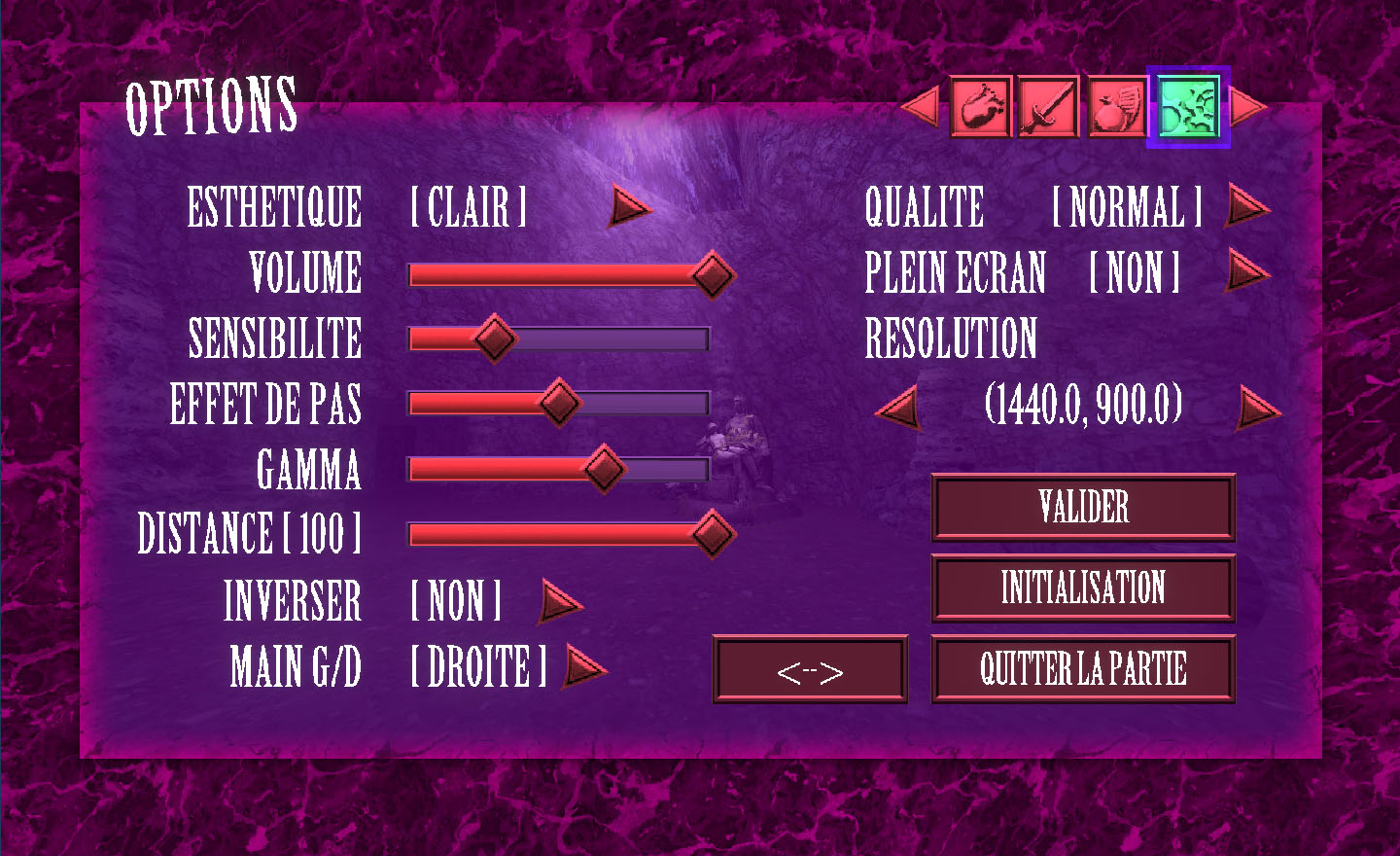Image resolution: width=1400 pixels, height=856 pixels.
Task: Set the SENSIBILITE slider handle
Action: pos(494,339)
